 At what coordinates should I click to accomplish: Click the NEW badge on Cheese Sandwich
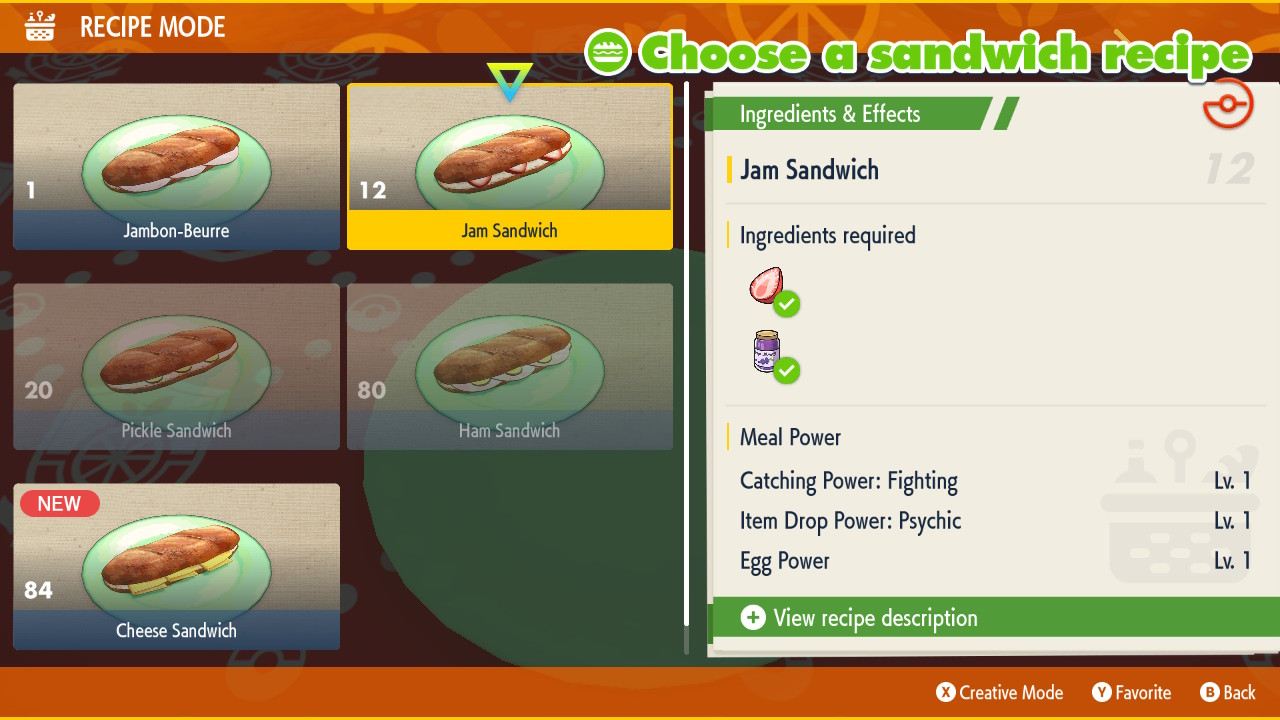click(59, 503)
